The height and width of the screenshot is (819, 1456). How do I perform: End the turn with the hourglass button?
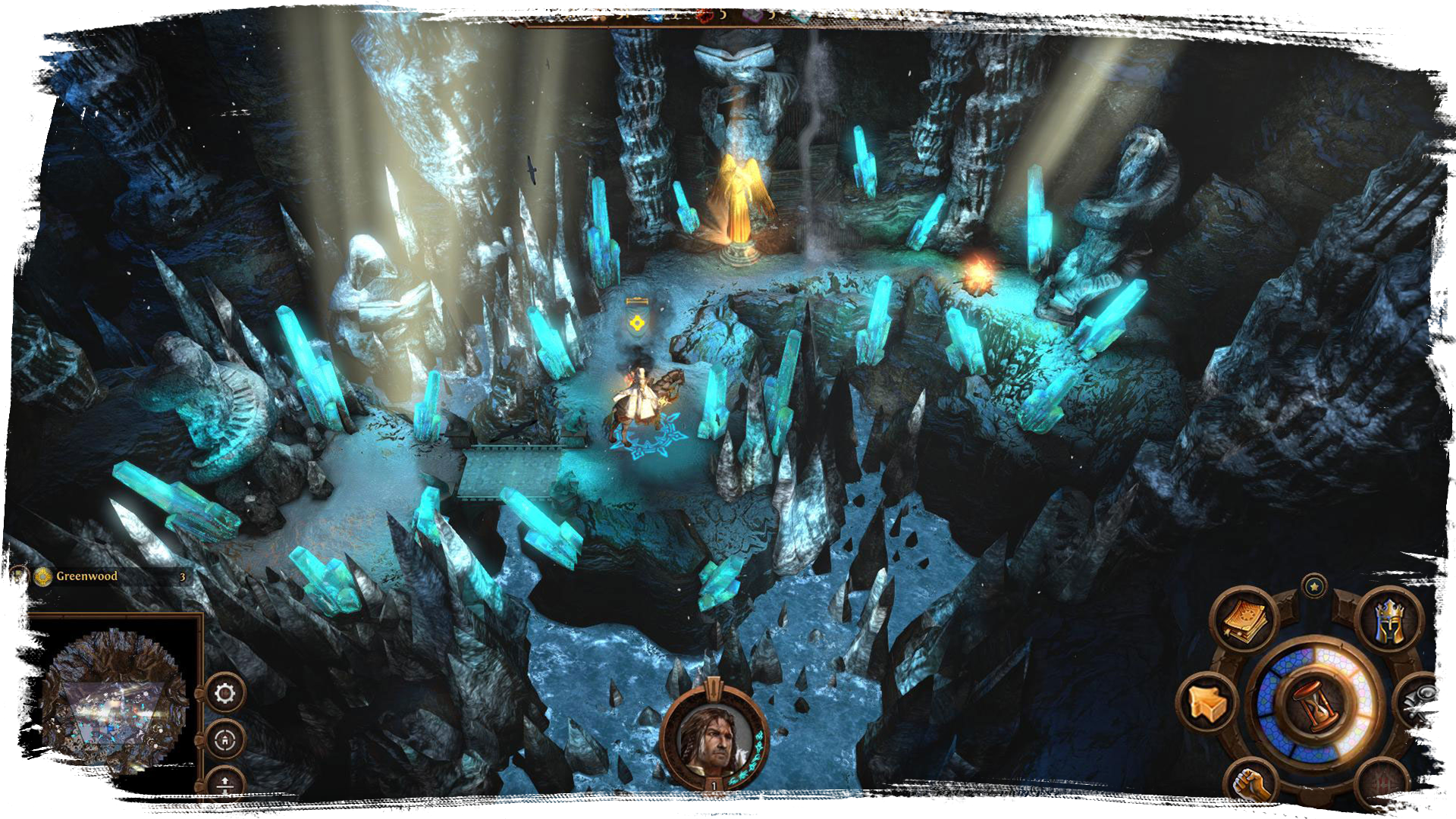pos(1318,703)
